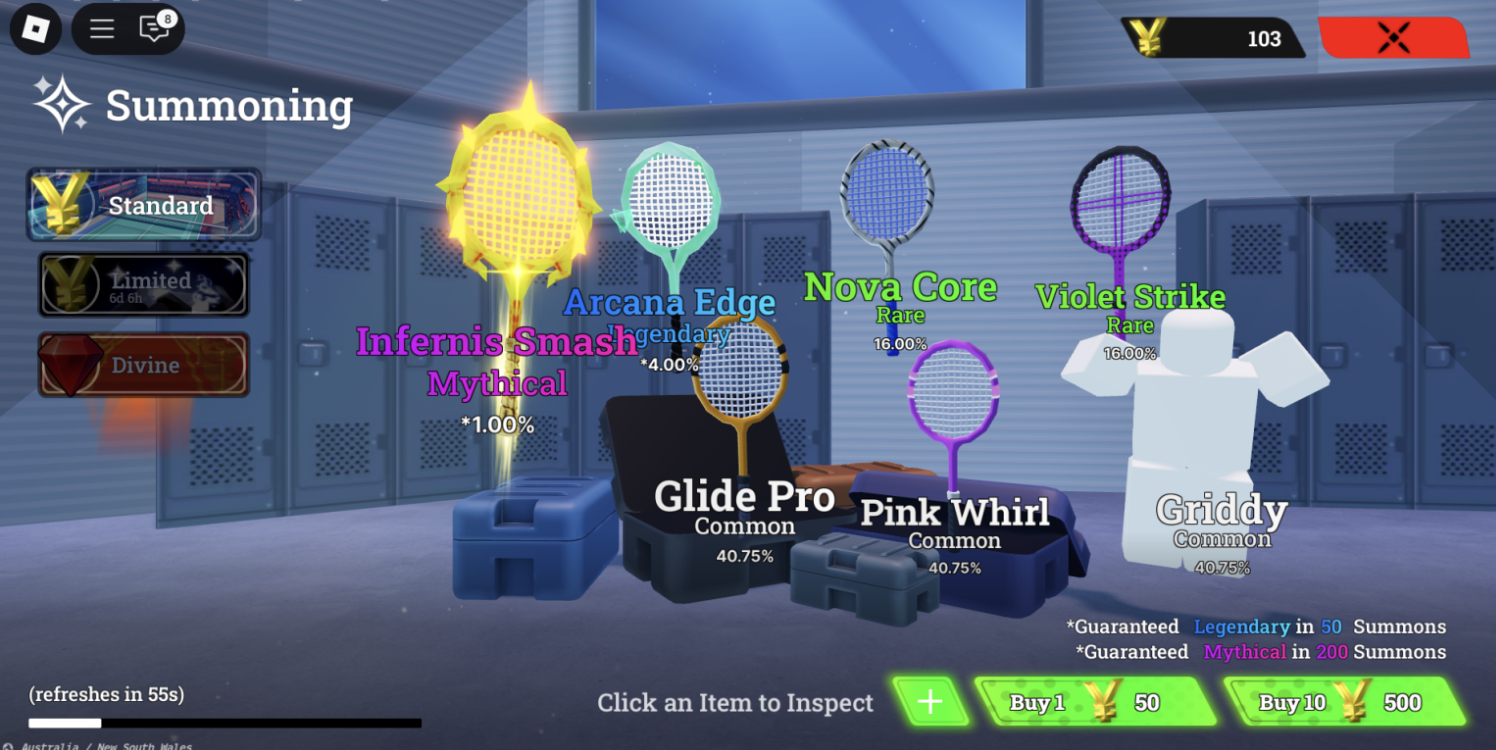This screenshot has height=750, width=1496.
Task: Inspect the Arcana Edge legendary racket
Action: [670, 200]
